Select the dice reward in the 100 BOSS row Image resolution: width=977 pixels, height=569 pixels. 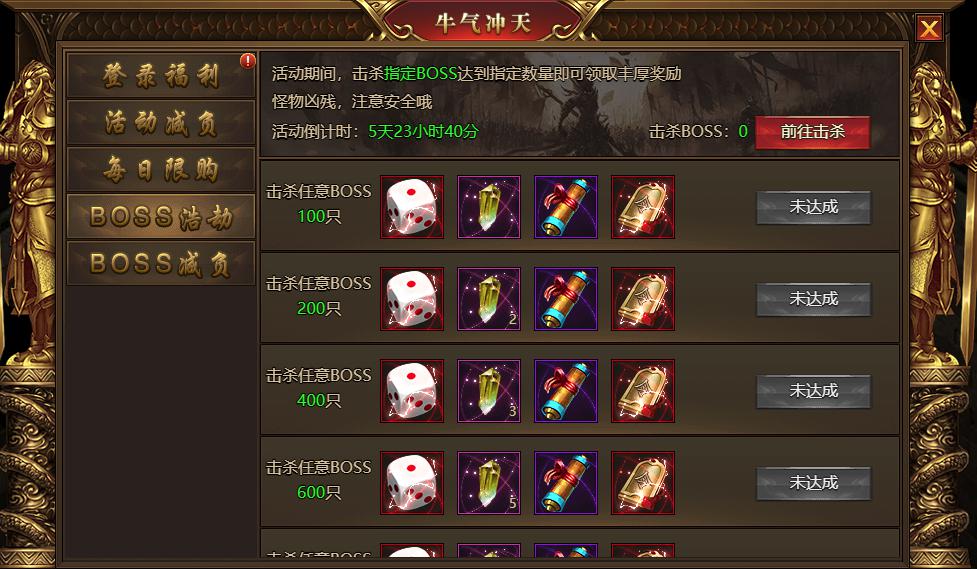pos(412,207)
